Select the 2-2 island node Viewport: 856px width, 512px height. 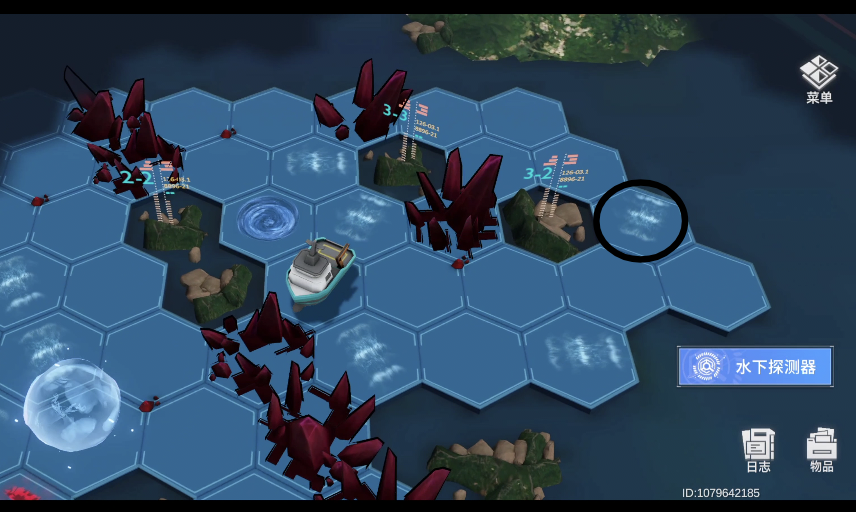[x=167, y=220]
